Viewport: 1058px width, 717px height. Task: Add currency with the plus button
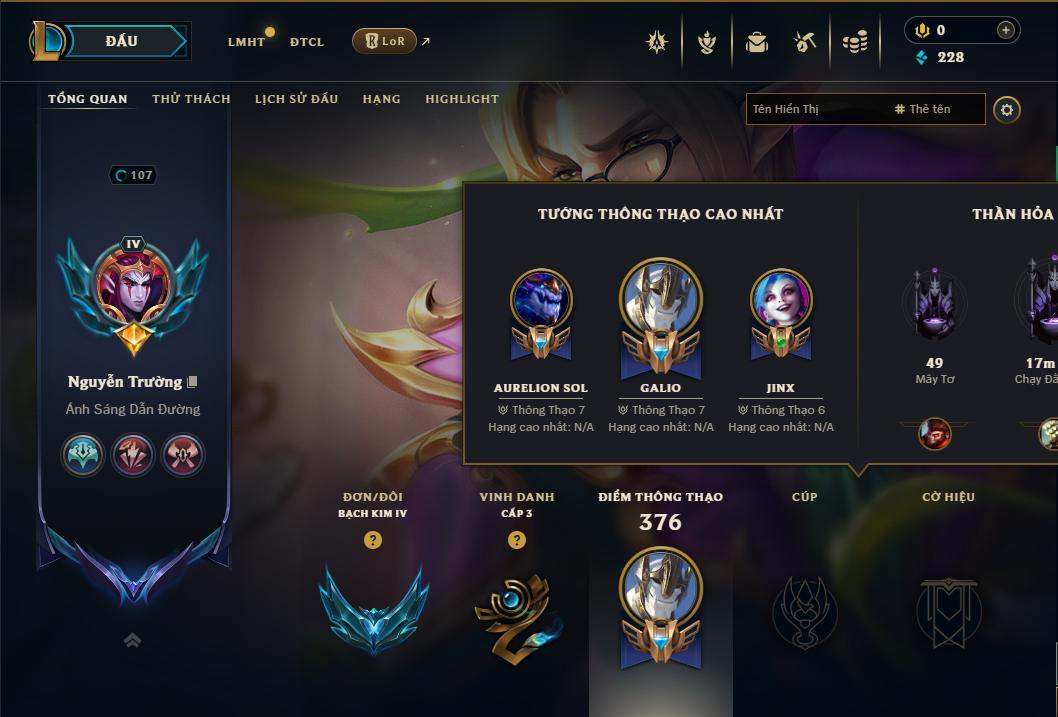click(x=1005, y=31)
